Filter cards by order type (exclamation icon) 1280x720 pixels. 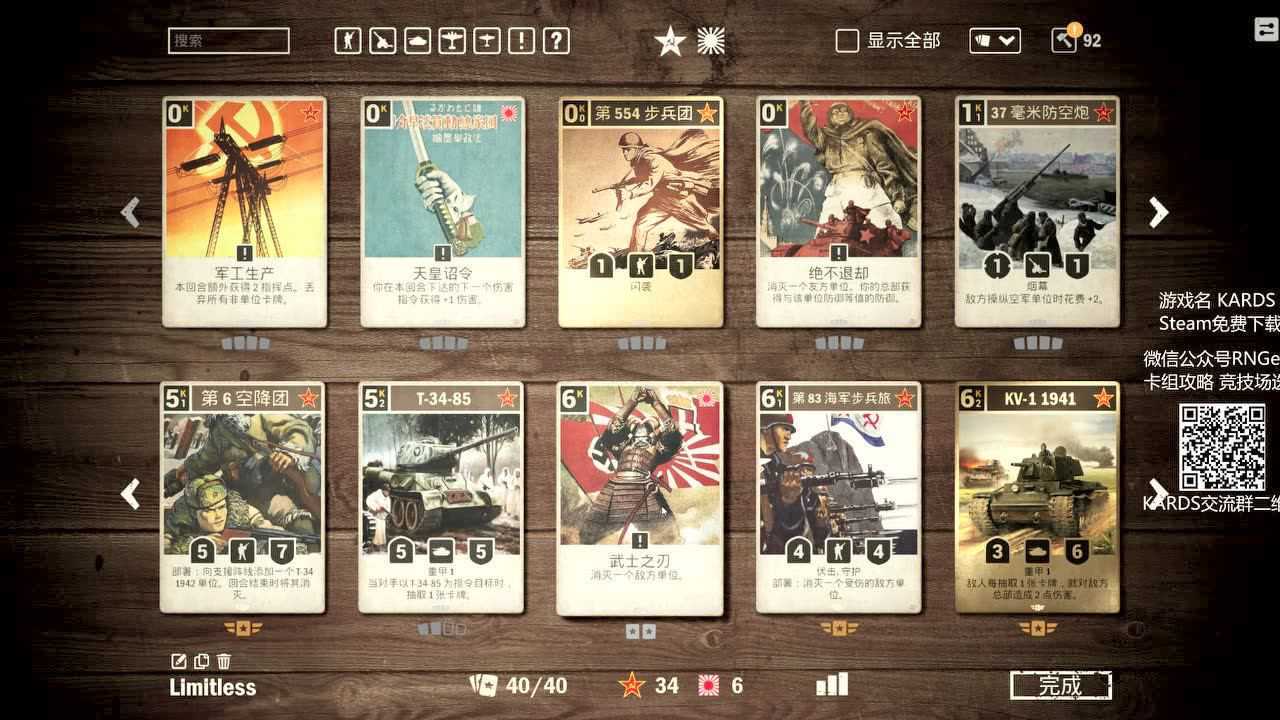[521, 40]
